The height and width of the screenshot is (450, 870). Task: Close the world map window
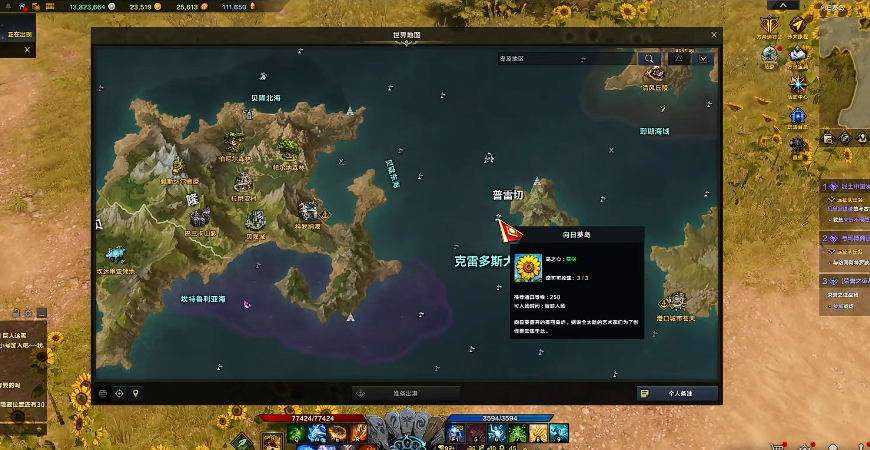coord(713,34)
